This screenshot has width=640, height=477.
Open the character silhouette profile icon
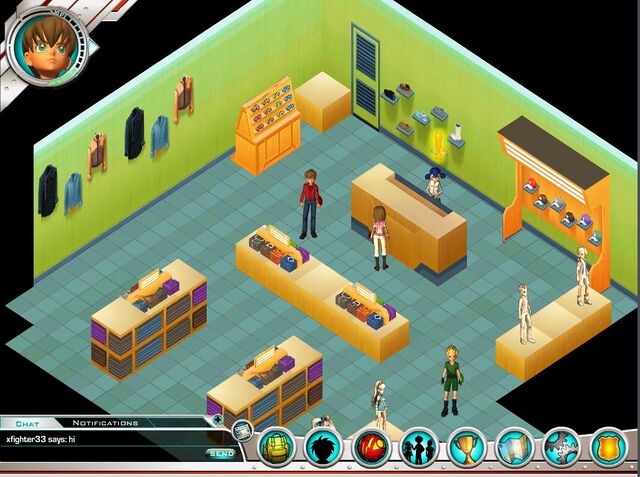click(x=324, y=447)
